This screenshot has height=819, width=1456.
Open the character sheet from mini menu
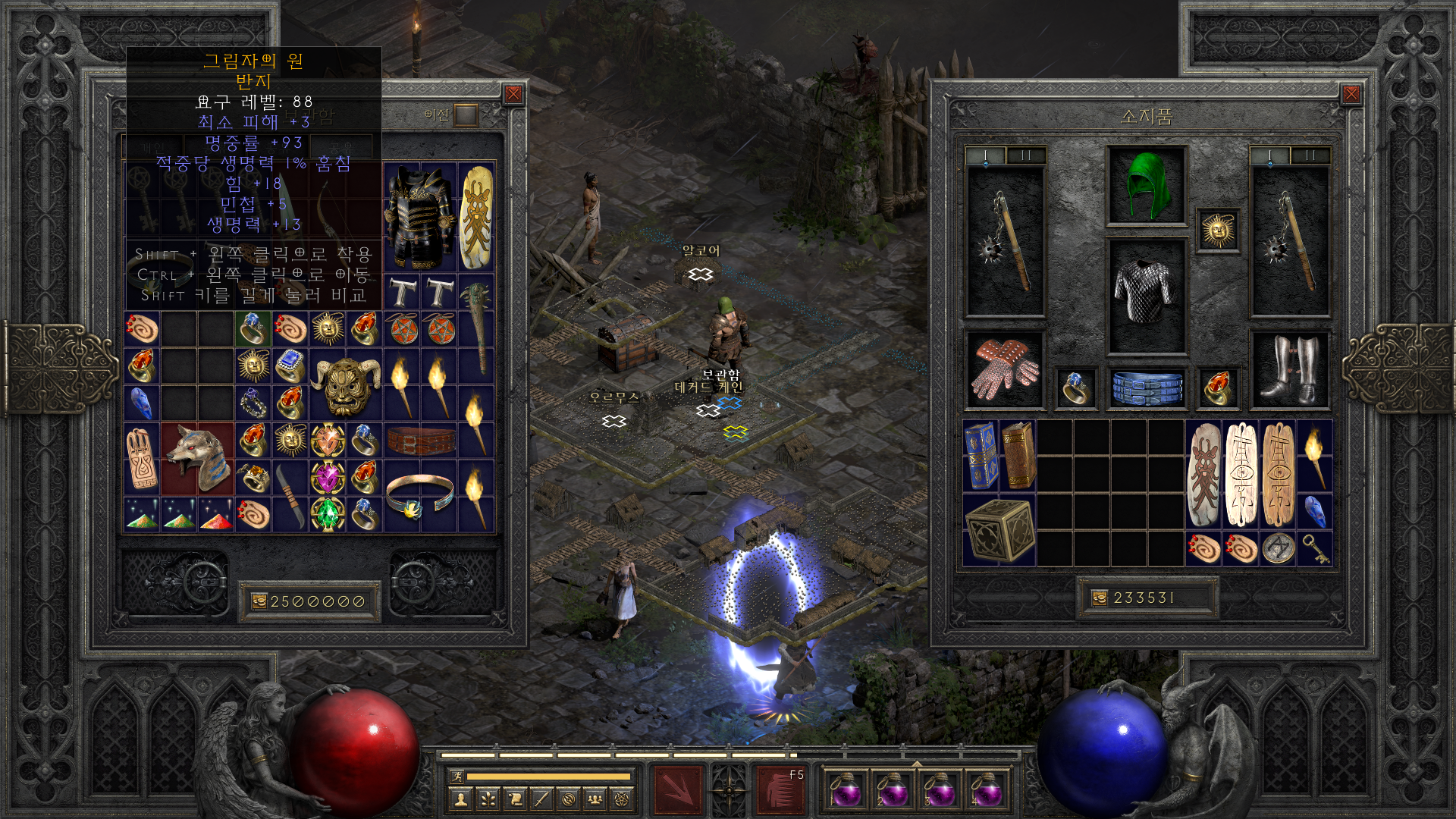[x=460, y=799]
